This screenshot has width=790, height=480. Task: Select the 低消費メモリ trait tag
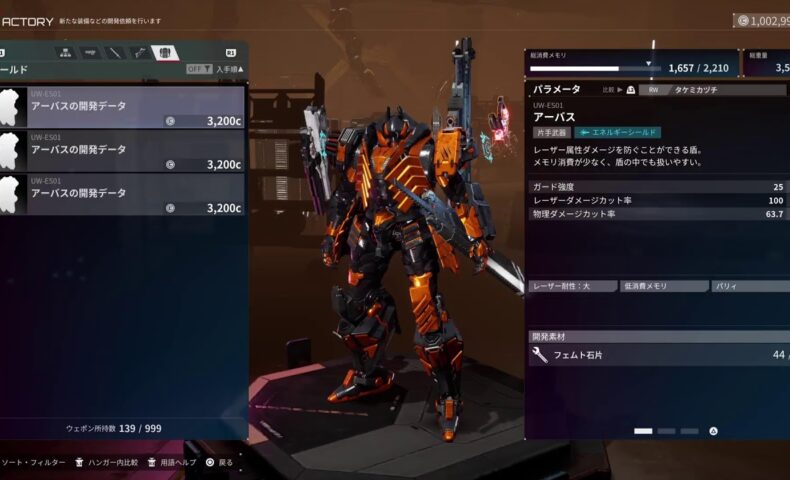[663, 286]
